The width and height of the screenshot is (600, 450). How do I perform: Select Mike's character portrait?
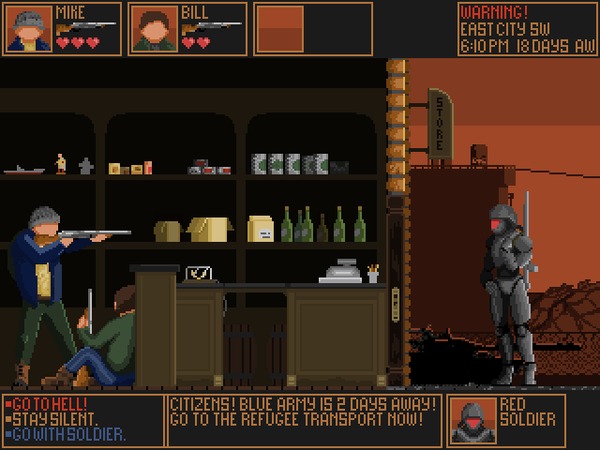tap(29, 28)
